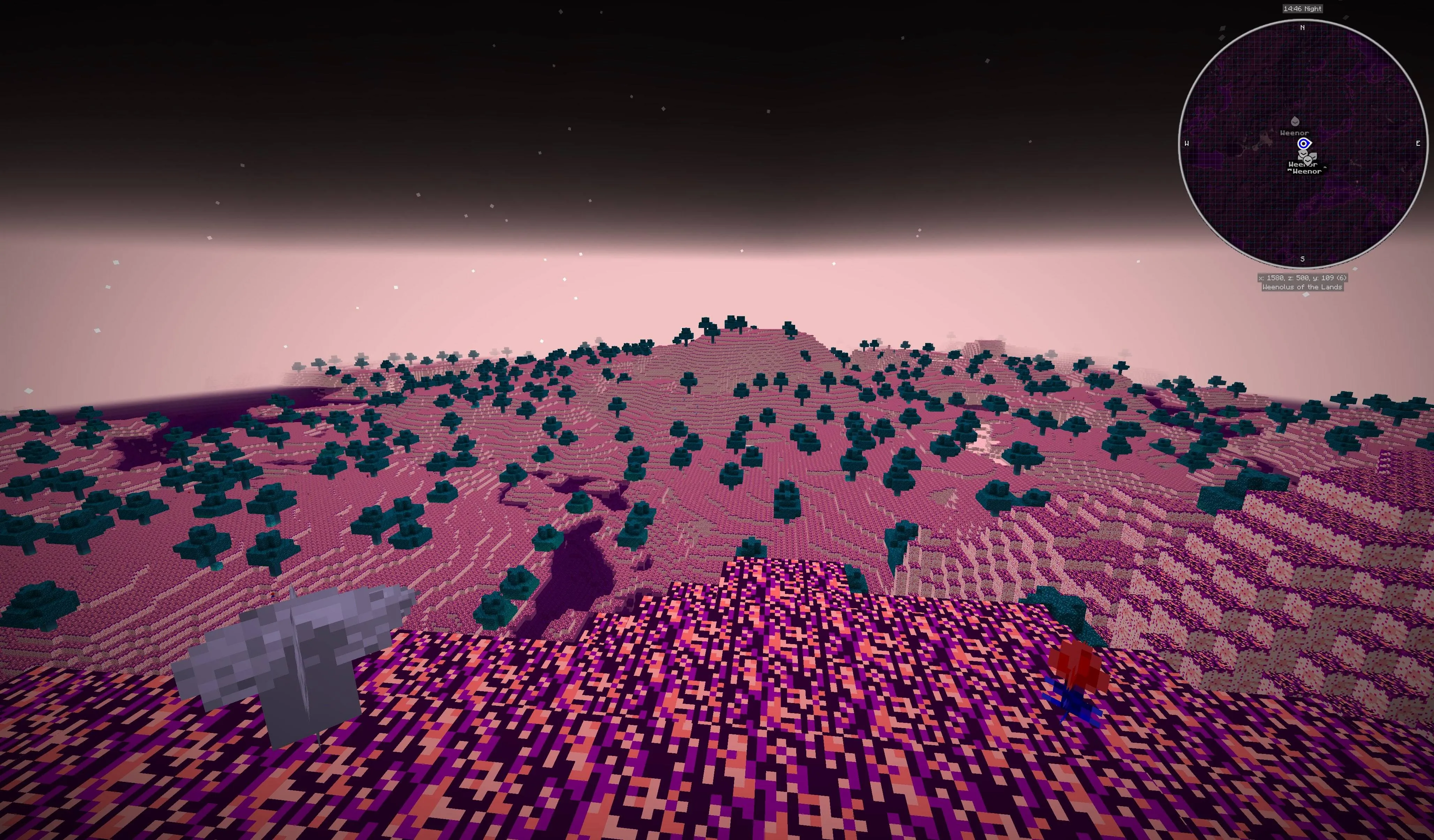Viewport: 1434px width, 840px height.
Task: Select the blue player position marker on minimap
Action: click(1304, 144)
